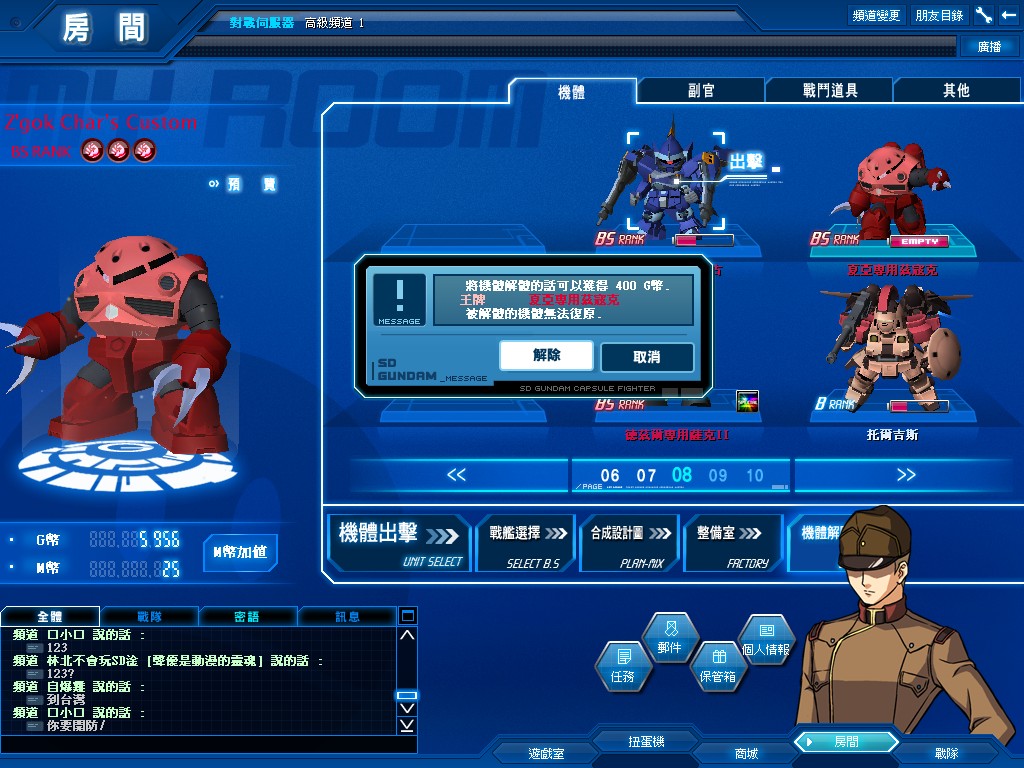Open the 郵件 mail icon
Viewport: 1024px width, 768px height.
click(669, 636)
